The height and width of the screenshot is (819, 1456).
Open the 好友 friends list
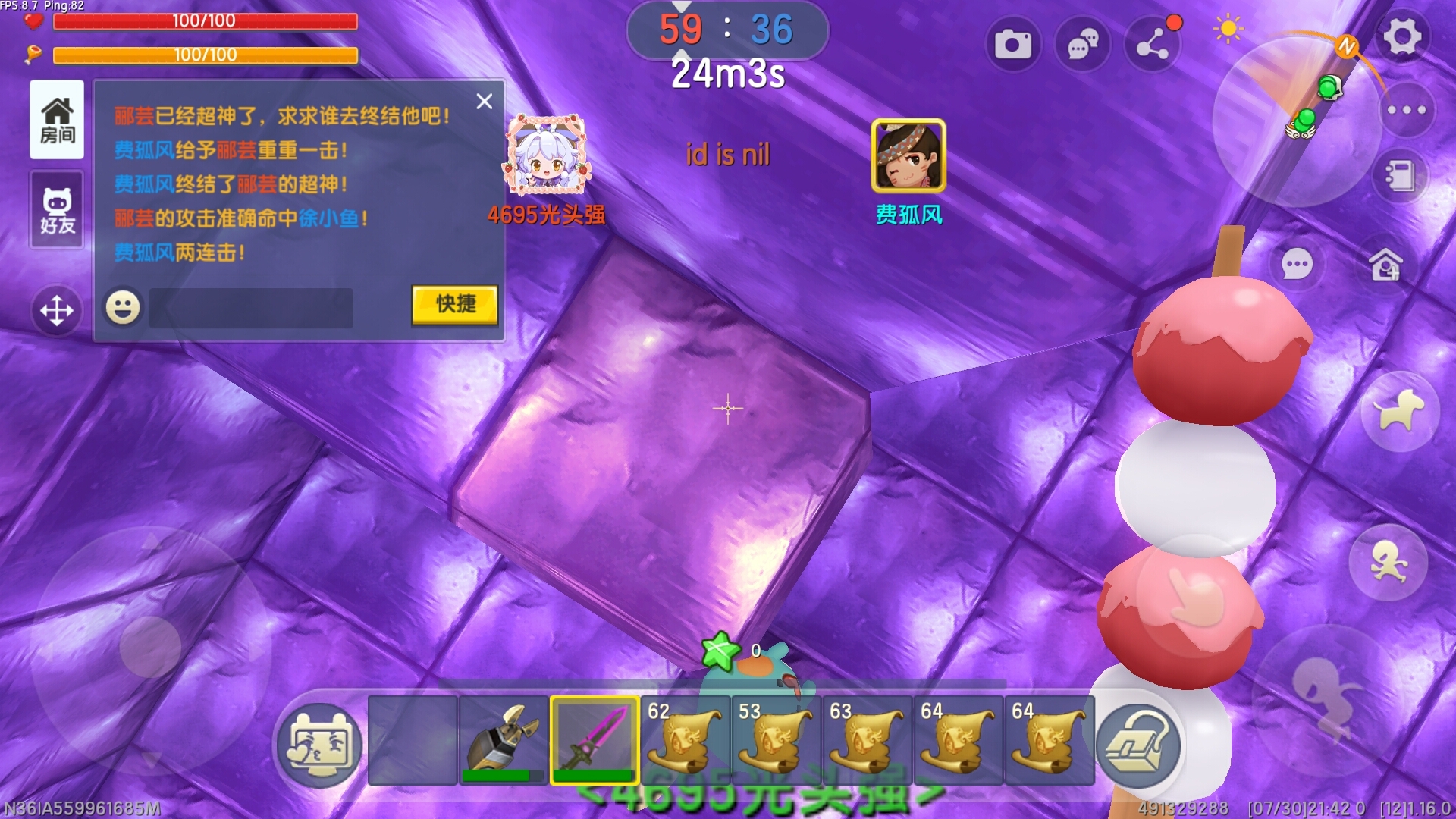tap(57, 210)
